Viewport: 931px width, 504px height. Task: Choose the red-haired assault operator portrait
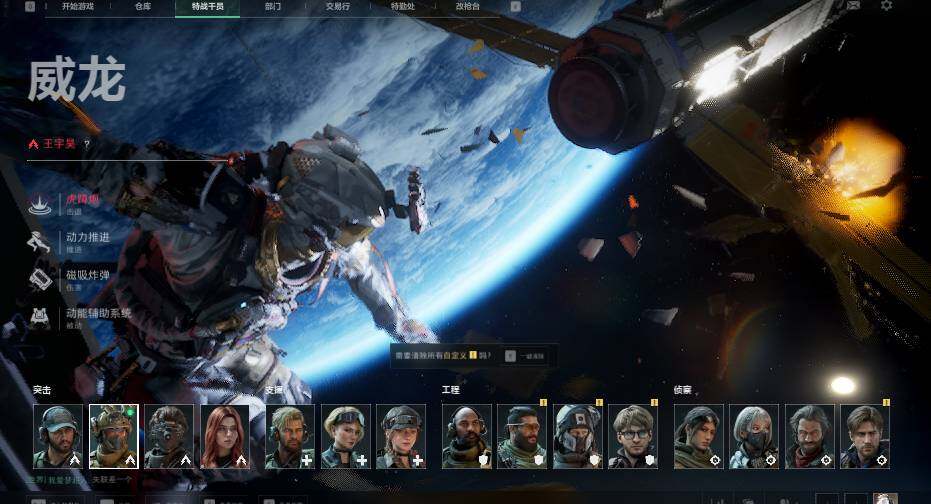225,437
